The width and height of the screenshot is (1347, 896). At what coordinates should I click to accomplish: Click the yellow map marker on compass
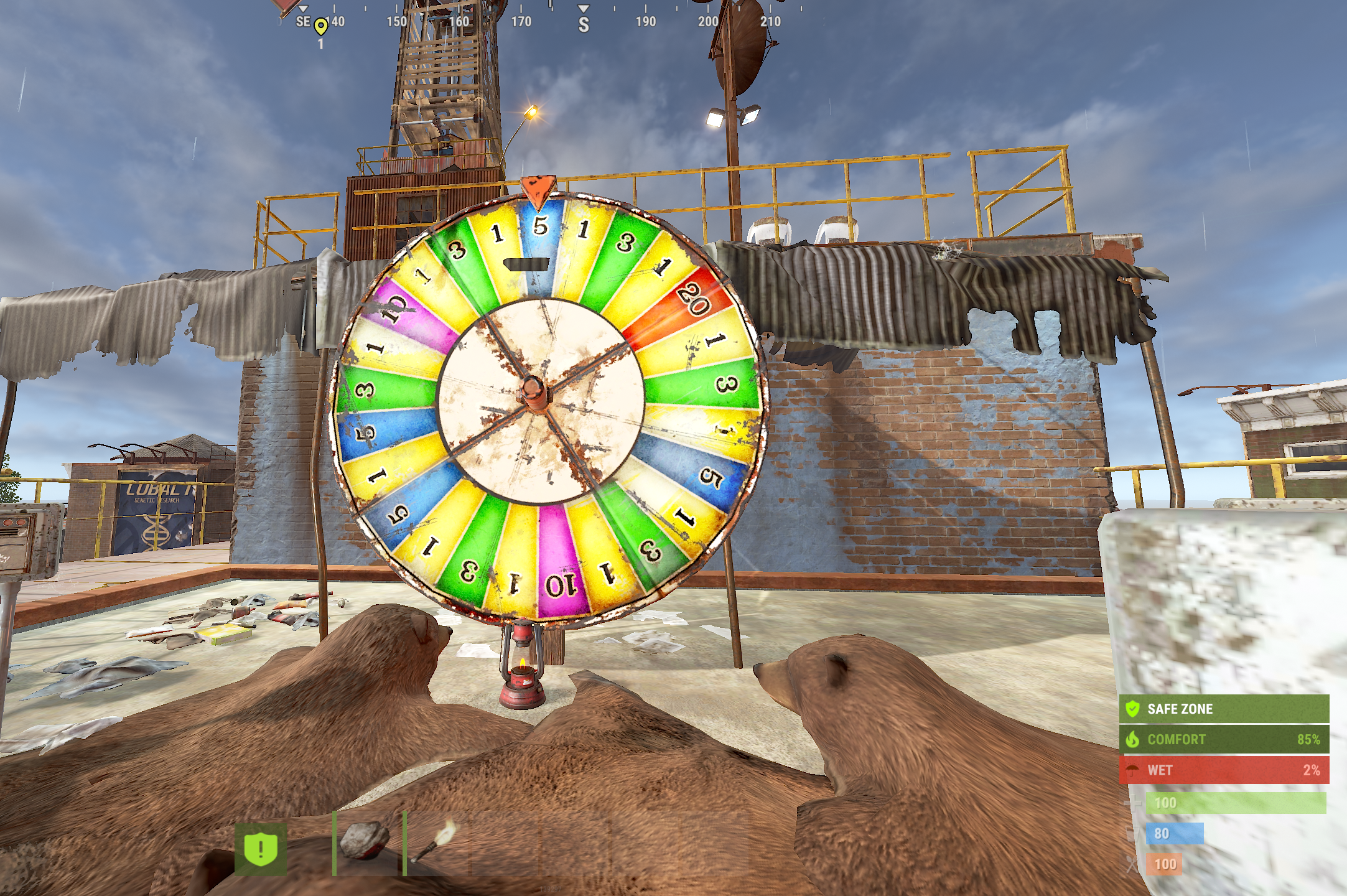(320, 27)
